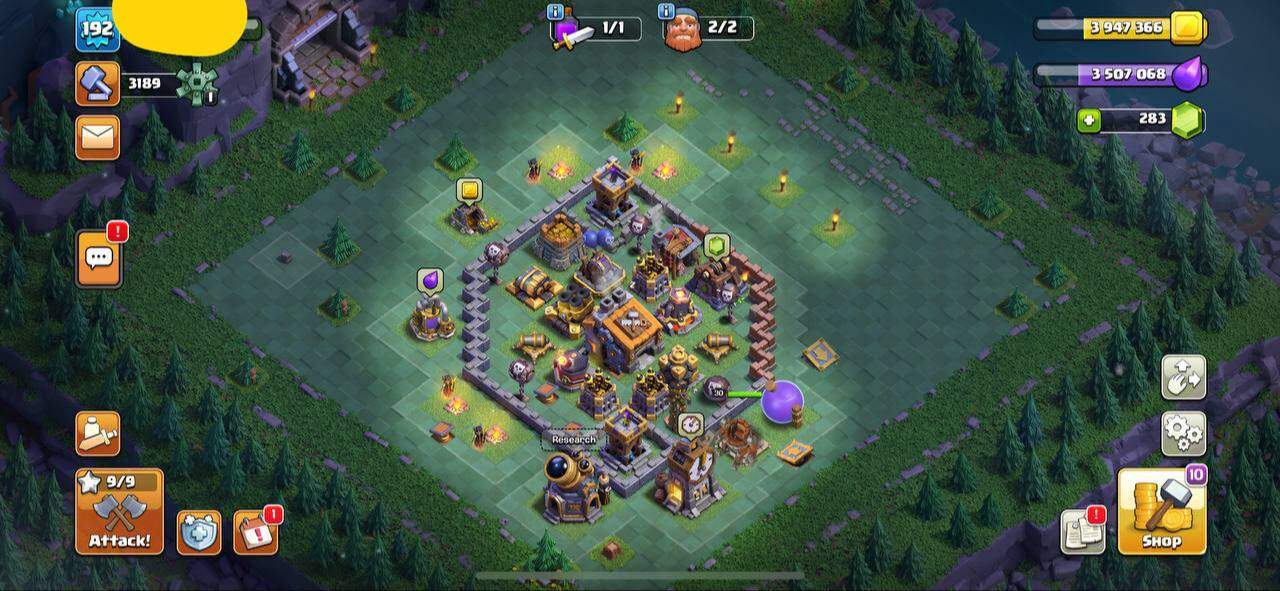Show info for the 2/2 master builder
Image resolution: width=1280 pixels, height=591 pixels.
click(x=666, y=12)
